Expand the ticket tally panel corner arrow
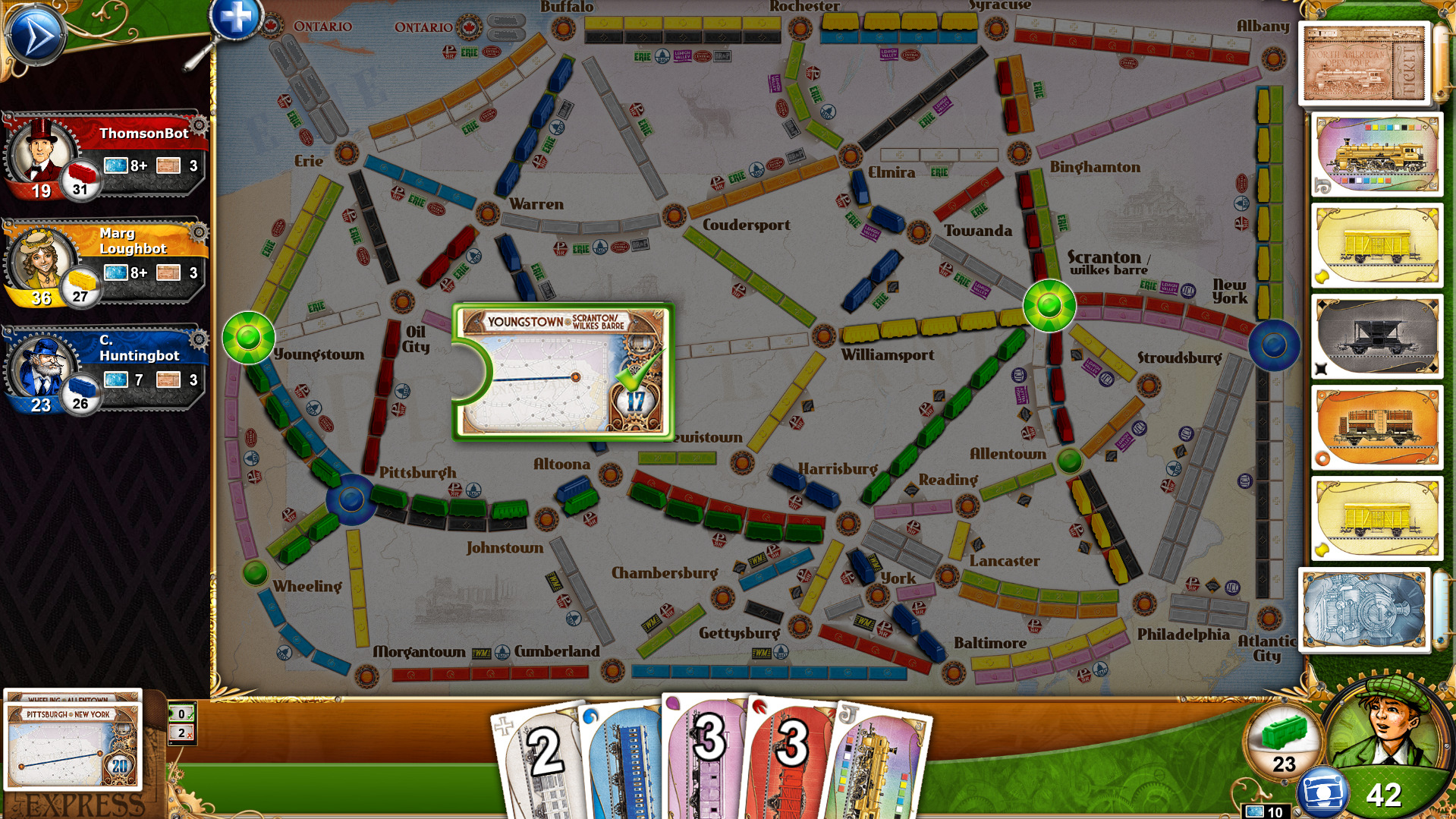The image size is (1456, 819). (195, 704)
